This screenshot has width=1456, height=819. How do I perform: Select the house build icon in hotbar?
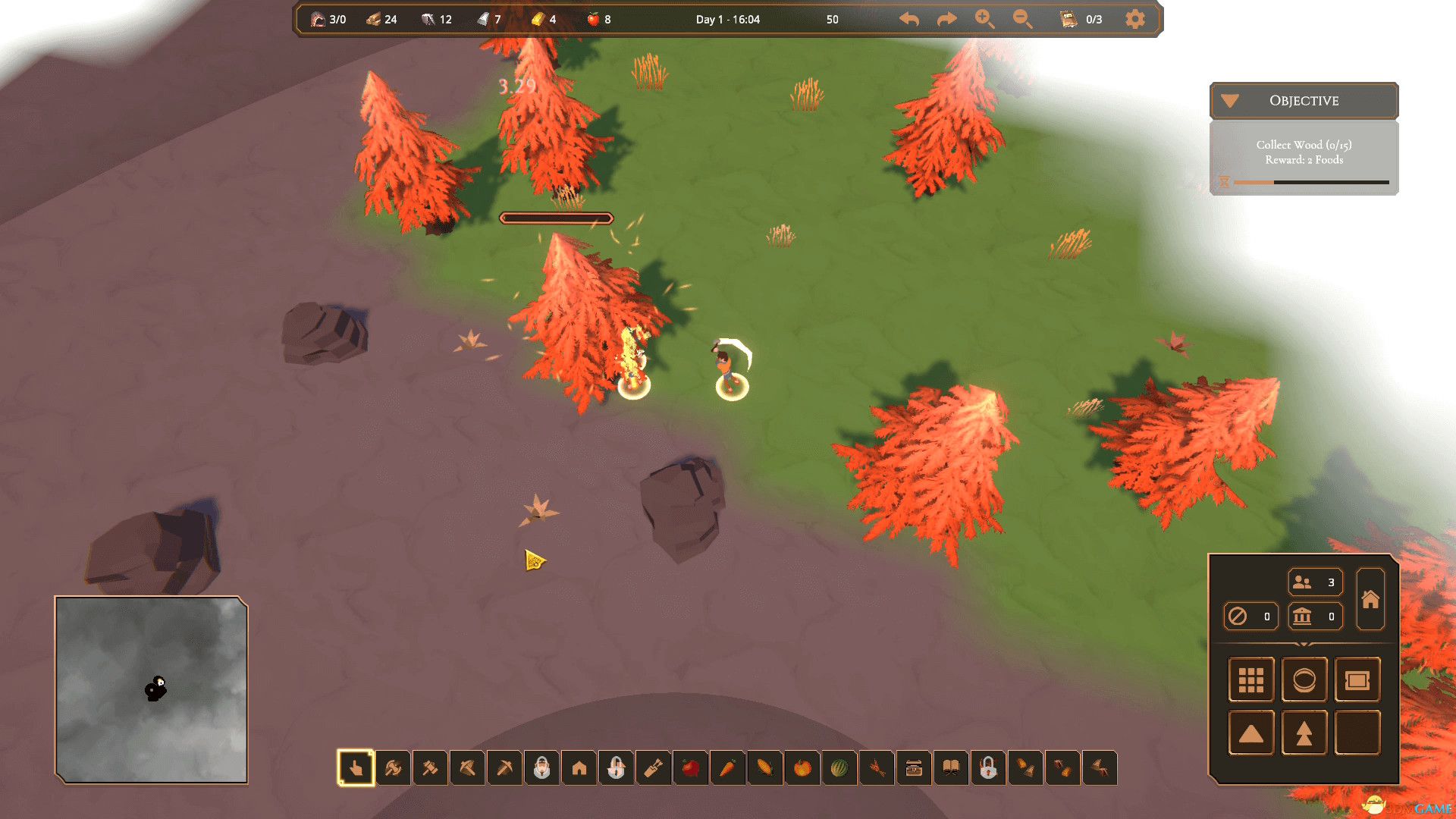pos(579,768)
